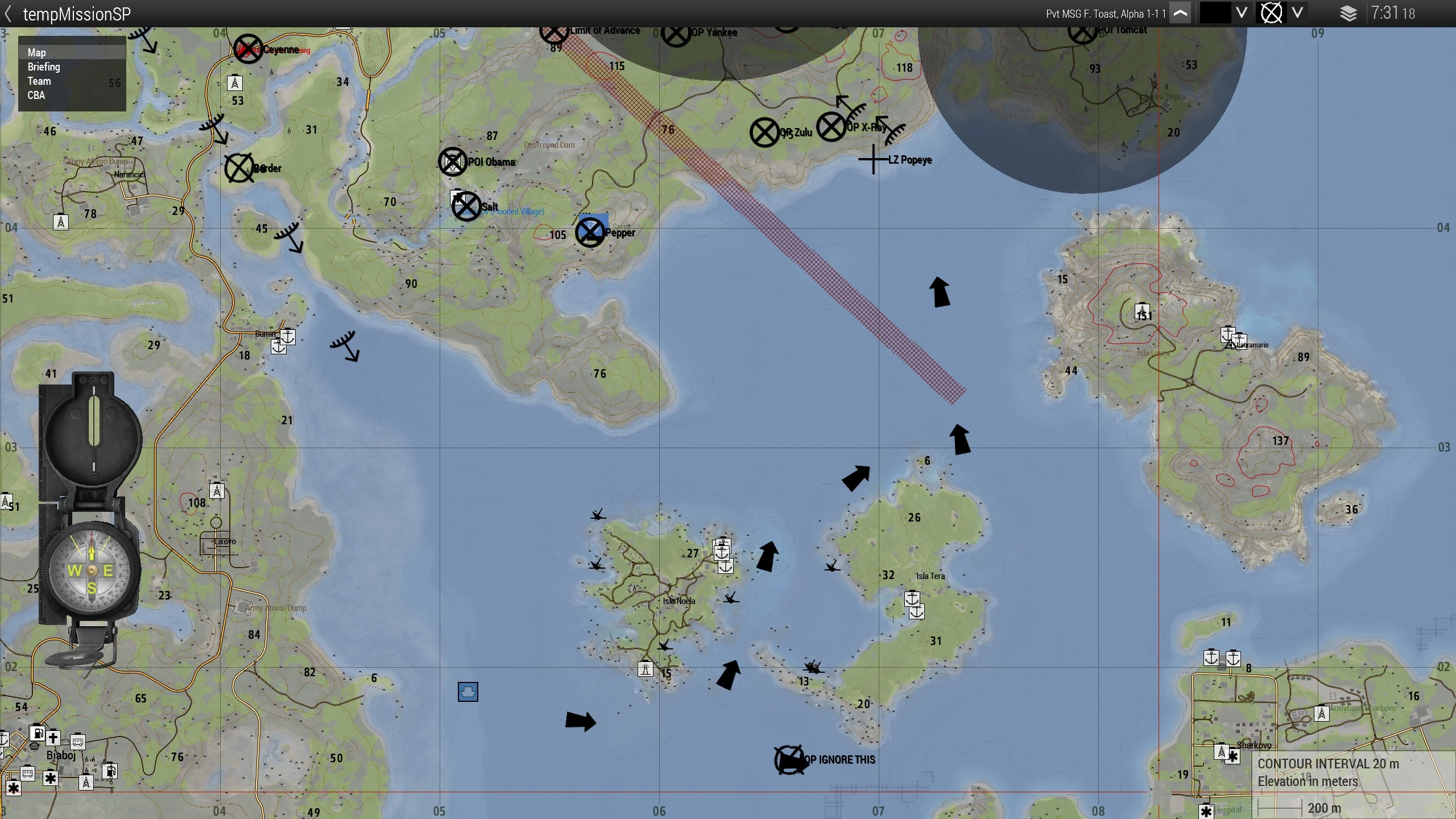This screenshot has width=1456, height=819.
Task: Select the Border crossed-circle marker
Action: point(239,168)
